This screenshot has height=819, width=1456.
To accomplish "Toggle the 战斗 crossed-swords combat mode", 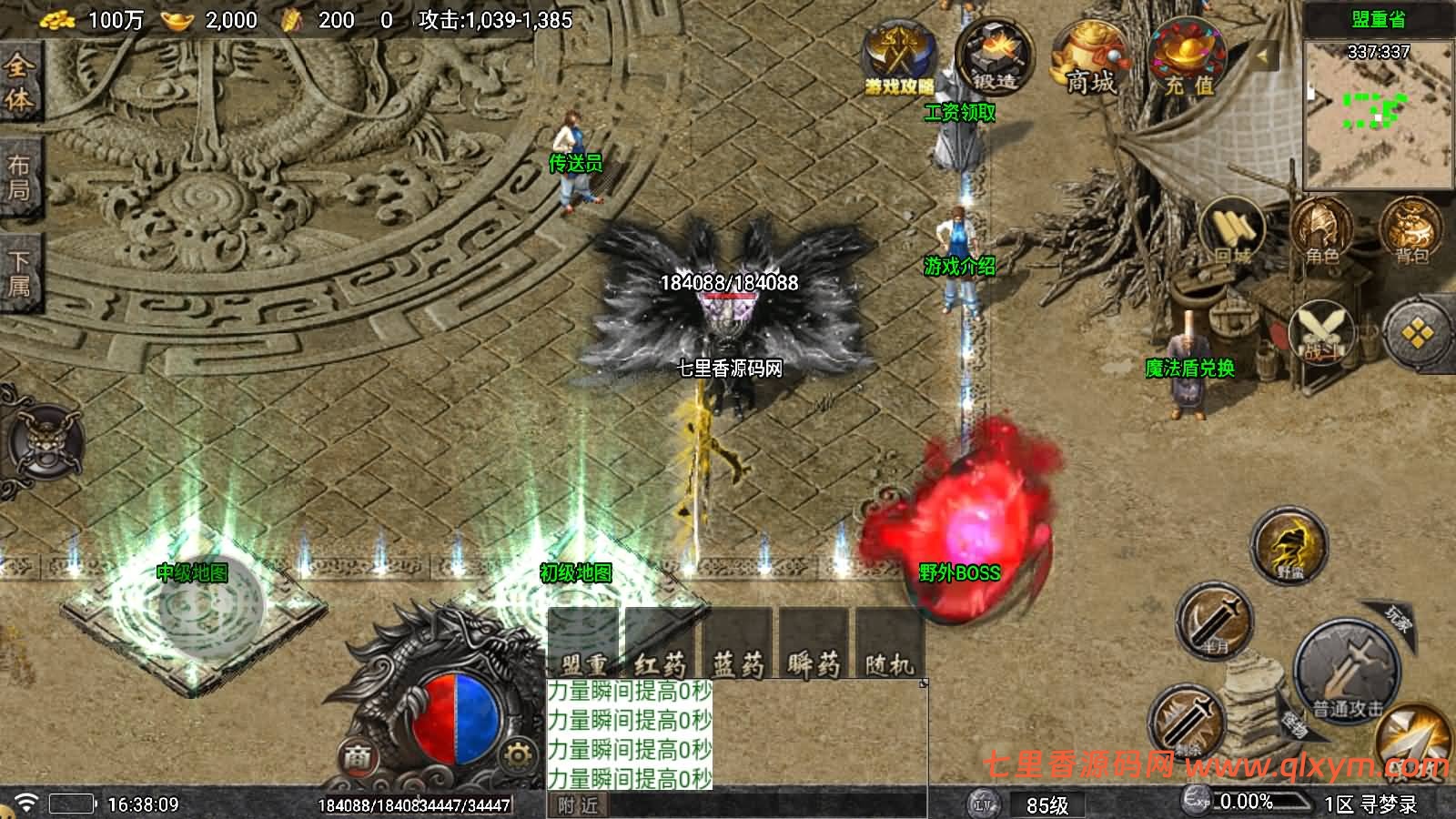I will point(1321,333).
